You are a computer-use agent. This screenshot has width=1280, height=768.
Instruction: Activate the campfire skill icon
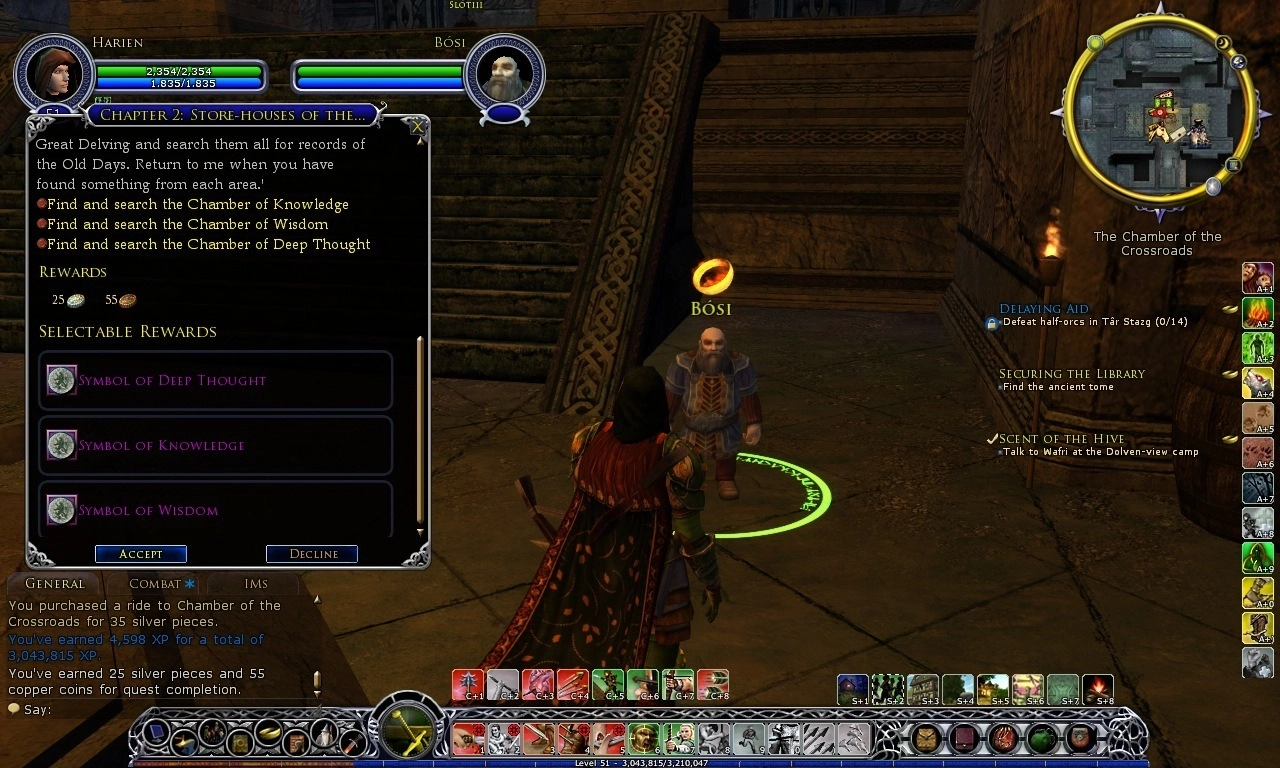(1097, 688)
